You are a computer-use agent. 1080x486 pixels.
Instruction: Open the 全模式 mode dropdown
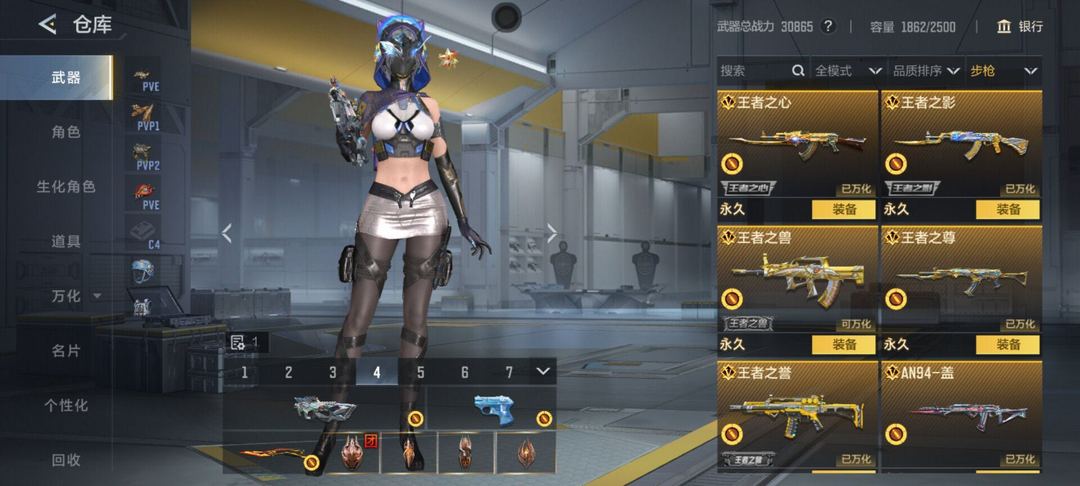[847, 71]
